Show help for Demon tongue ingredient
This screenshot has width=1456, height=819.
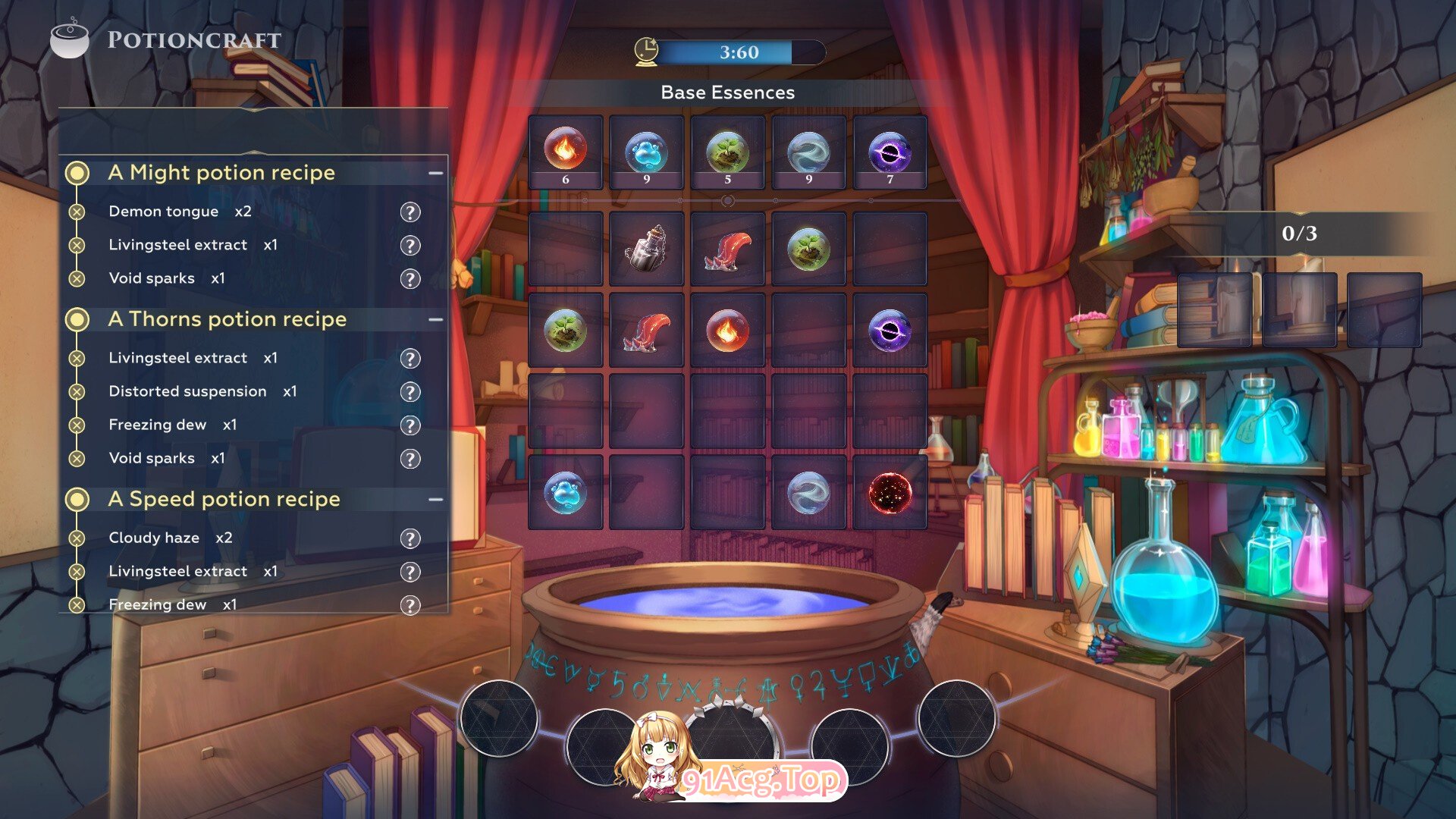(410, 212)
